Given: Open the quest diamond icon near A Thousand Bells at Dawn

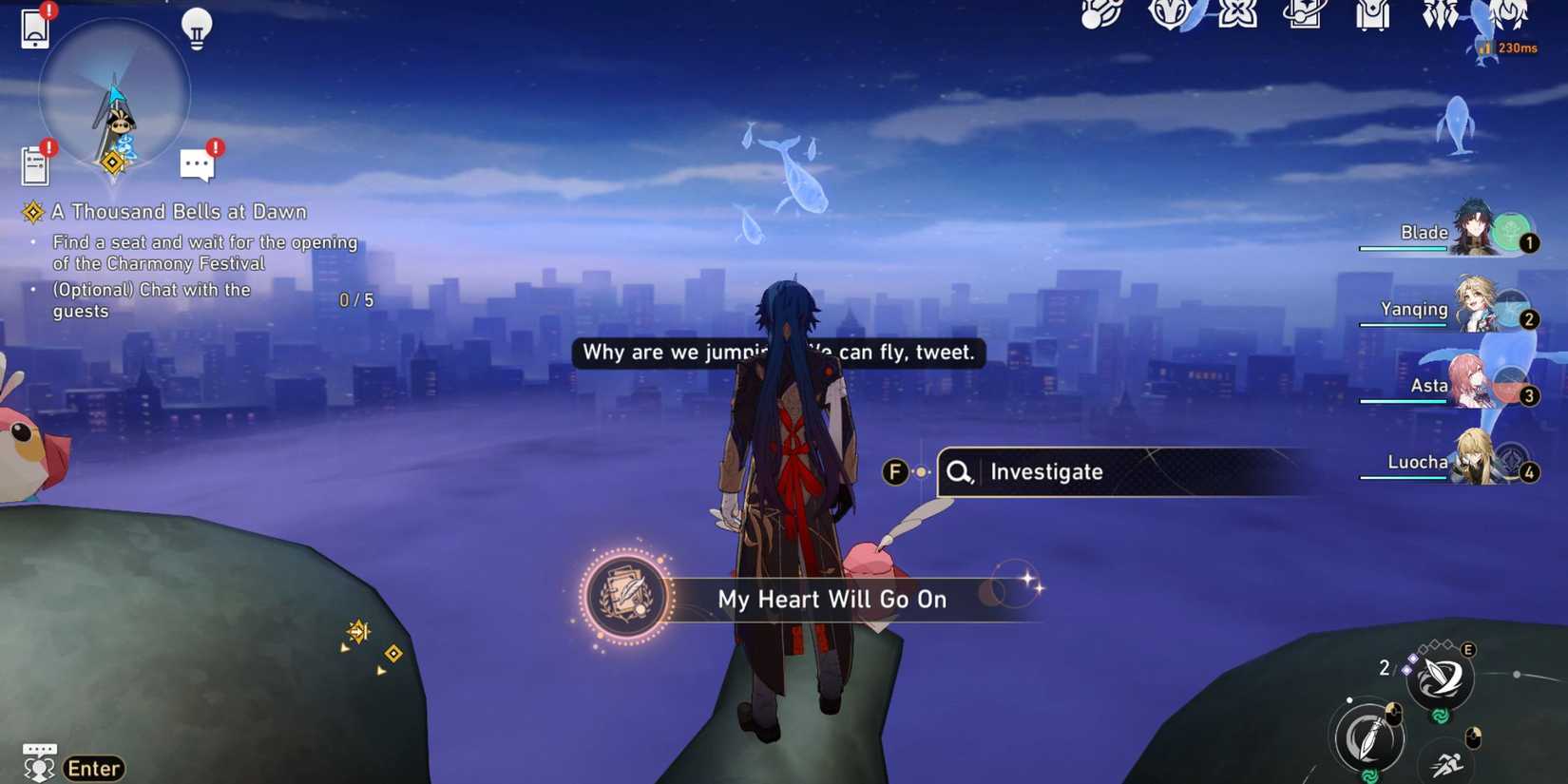Looking at the screenshot, I should tap(34, 211).
